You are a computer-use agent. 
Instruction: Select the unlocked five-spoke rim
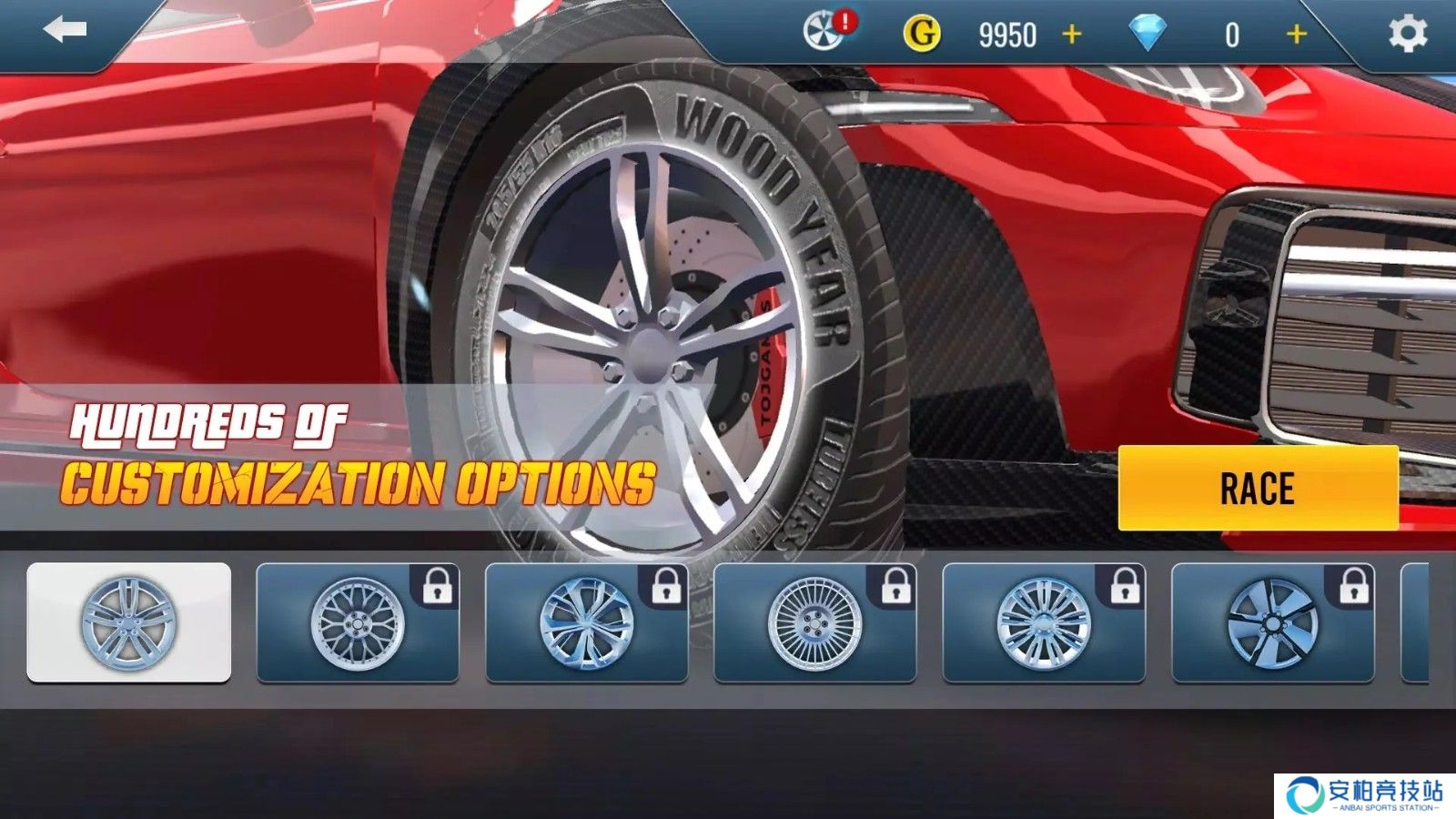pyautogui.click(x=128, y=622)
